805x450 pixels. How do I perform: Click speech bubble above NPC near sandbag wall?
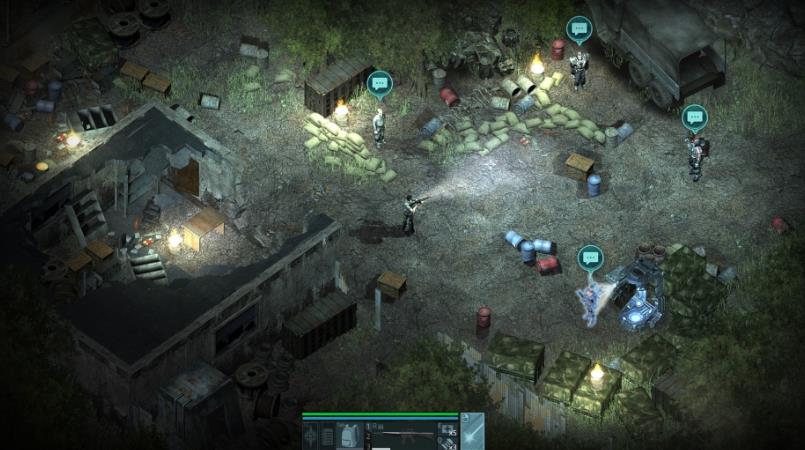point(379,83)
